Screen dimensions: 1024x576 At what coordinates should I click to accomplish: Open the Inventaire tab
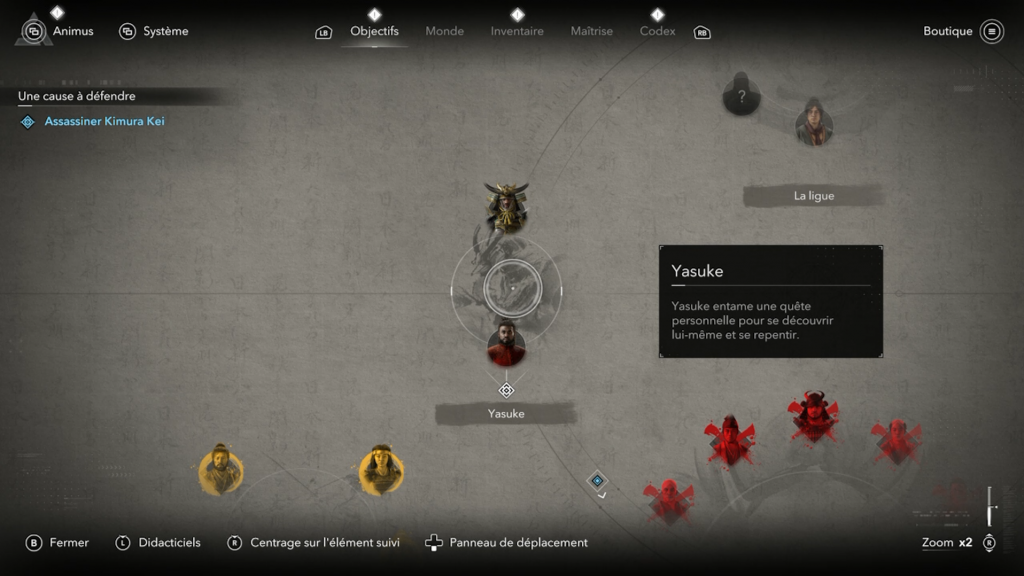(517, 31)
